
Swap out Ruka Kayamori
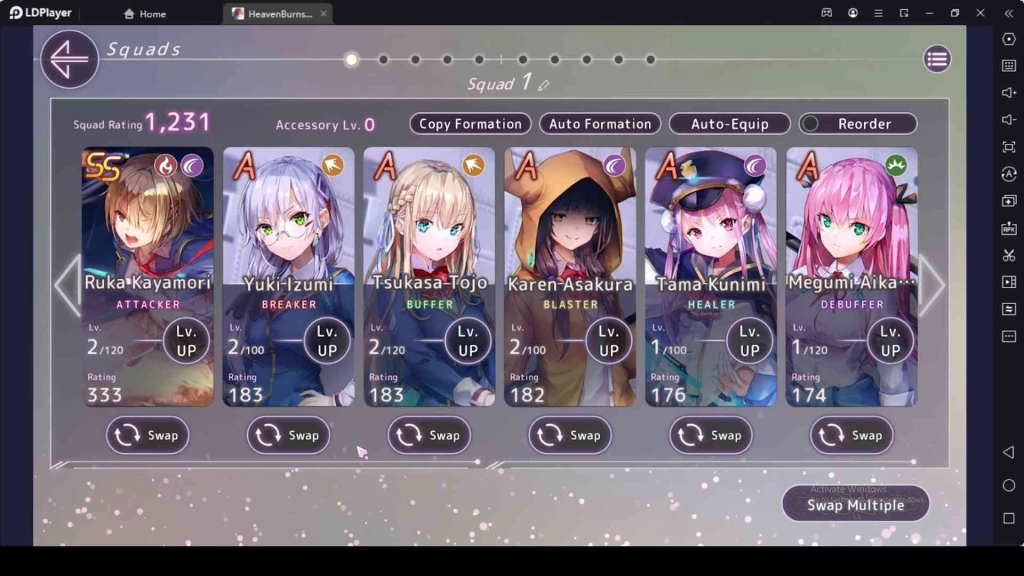pos(147,435)
